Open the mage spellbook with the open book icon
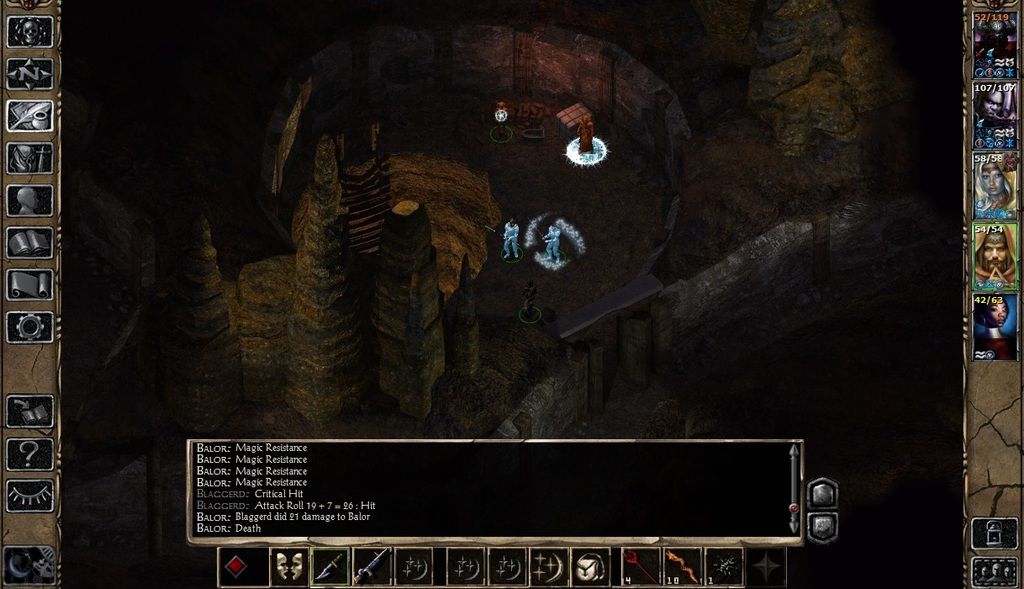This screenshot has height=589, width=1024. [x=30, y=242]
